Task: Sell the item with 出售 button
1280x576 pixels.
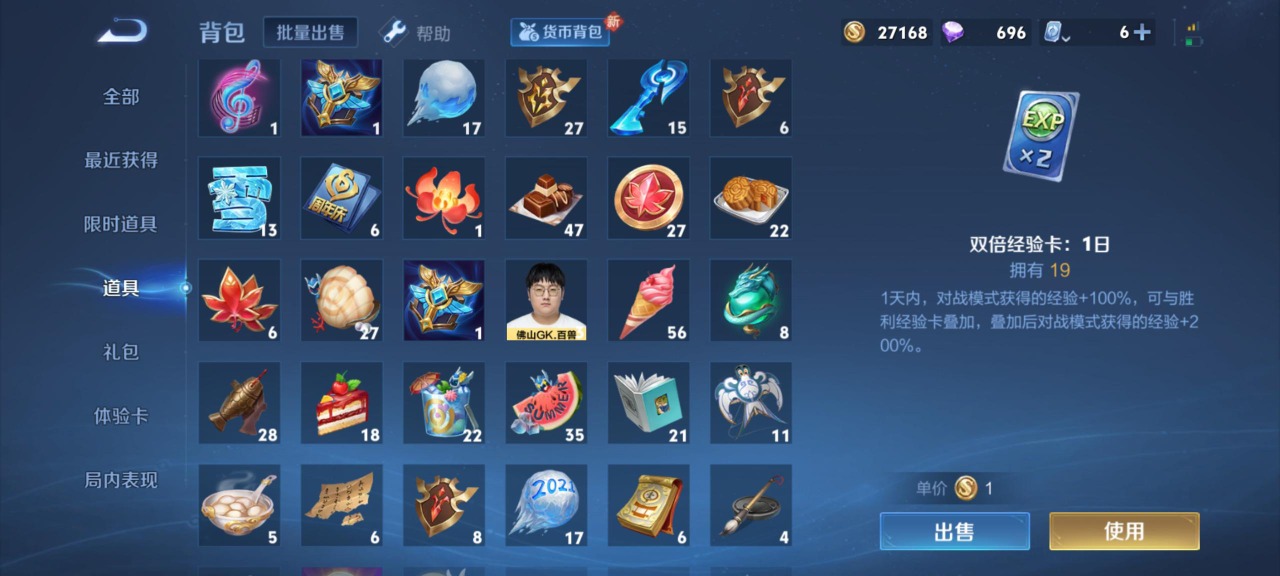Action: [954, 531]
